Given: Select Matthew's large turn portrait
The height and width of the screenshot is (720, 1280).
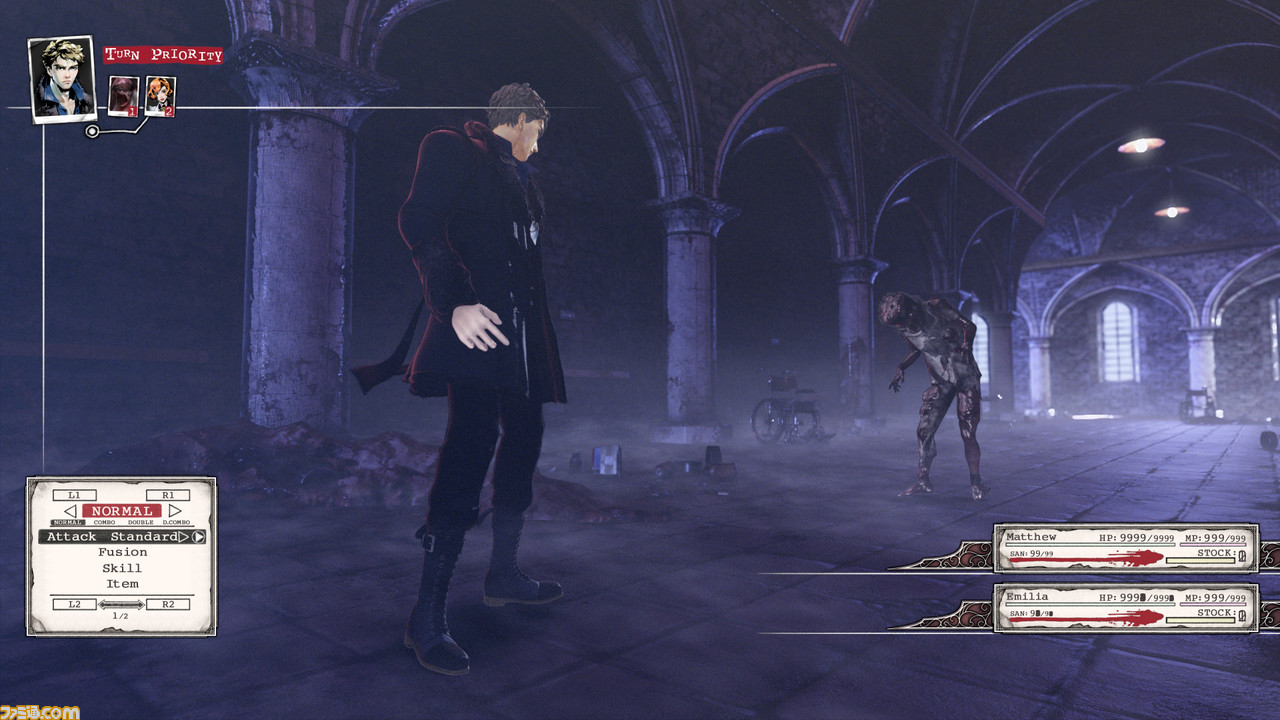Looking at the screenshot, I should (x=62, y=78).
